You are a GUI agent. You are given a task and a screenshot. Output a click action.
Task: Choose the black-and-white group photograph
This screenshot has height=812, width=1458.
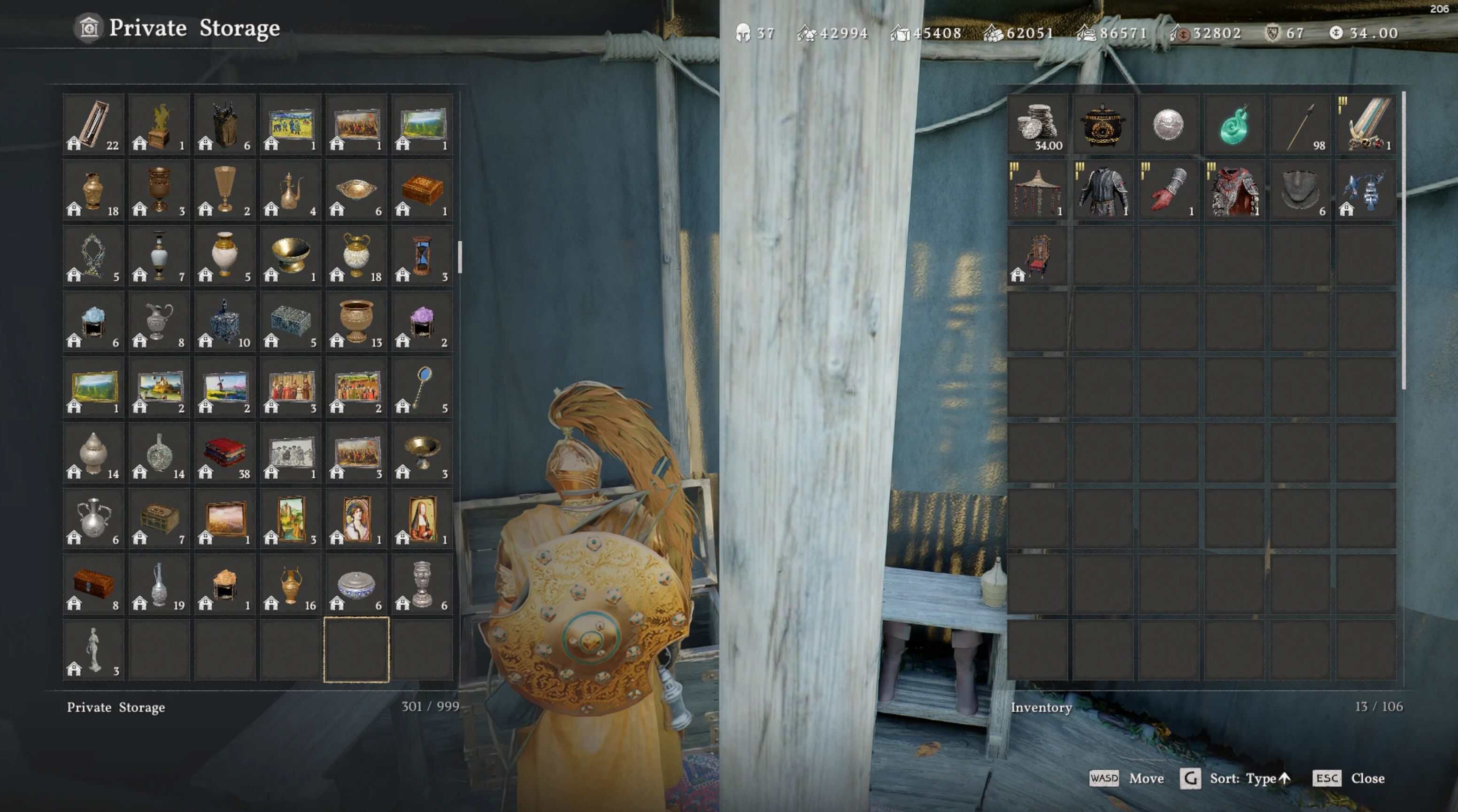pyautogui.click(x=291, y=452)
